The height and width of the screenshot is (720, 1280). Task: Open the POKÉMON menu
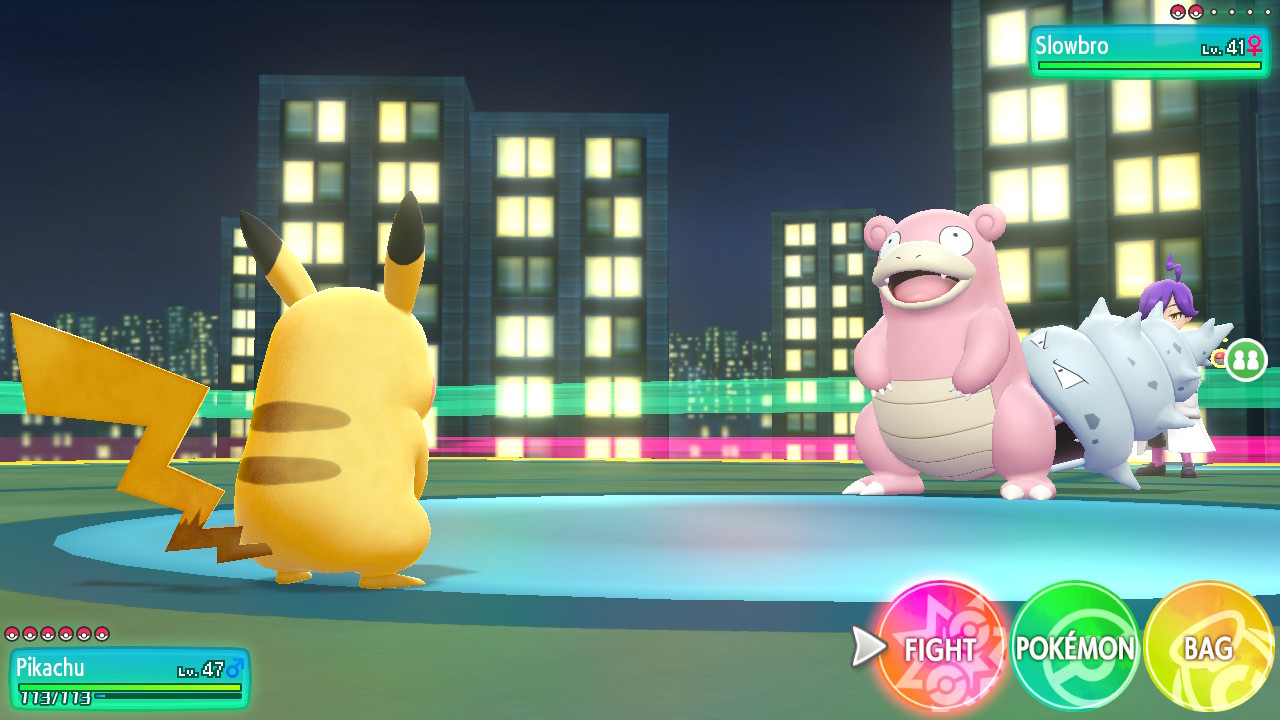(x=1074, y=649)
